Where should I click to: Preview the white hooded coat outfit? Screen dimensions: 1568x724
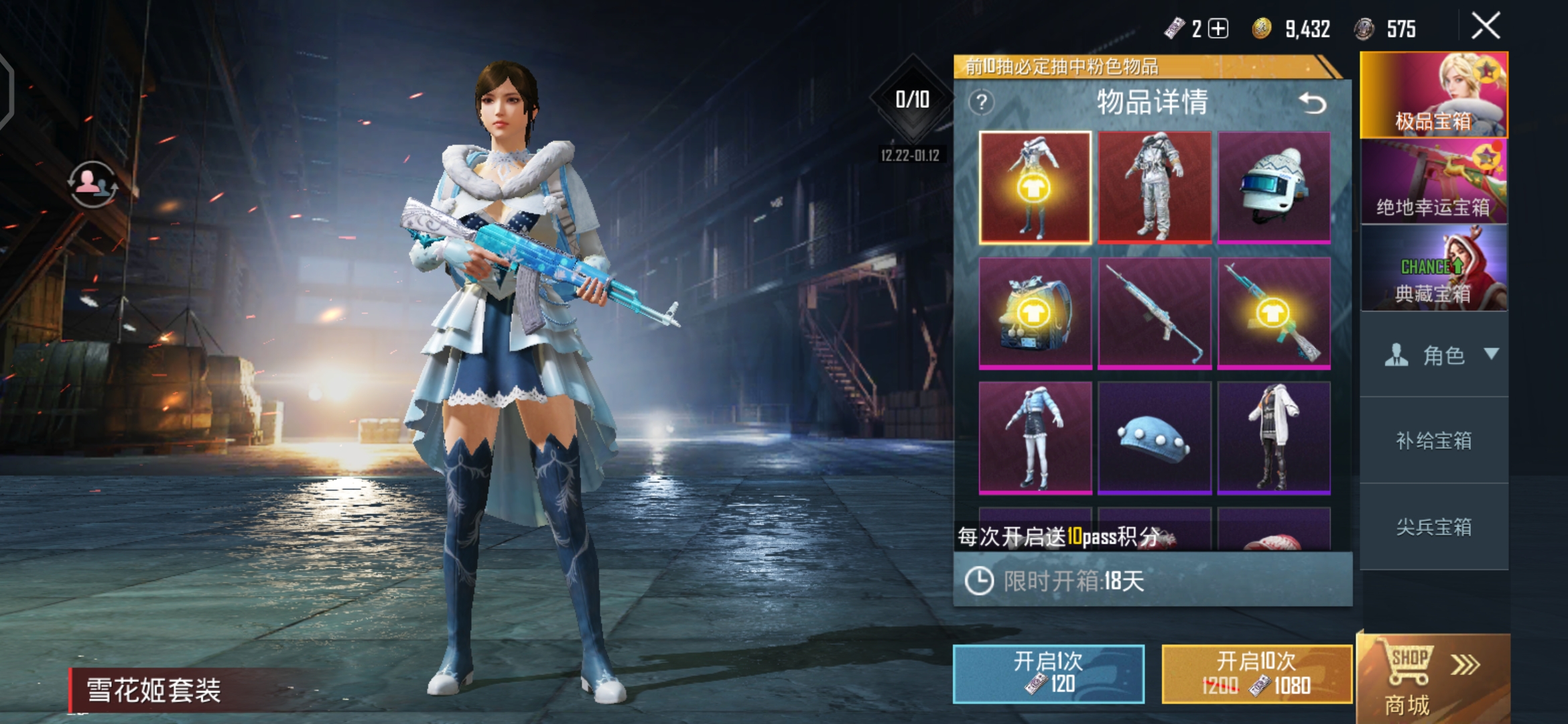pos(1274,438)
